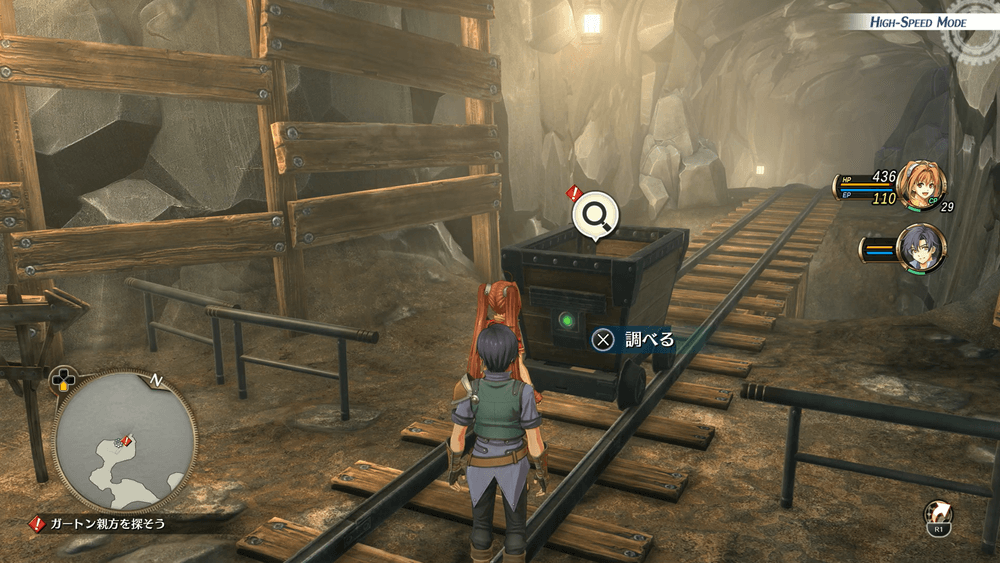Click the D-pad icon above the minimap
1000x563 pixels.
click(63, 380)
